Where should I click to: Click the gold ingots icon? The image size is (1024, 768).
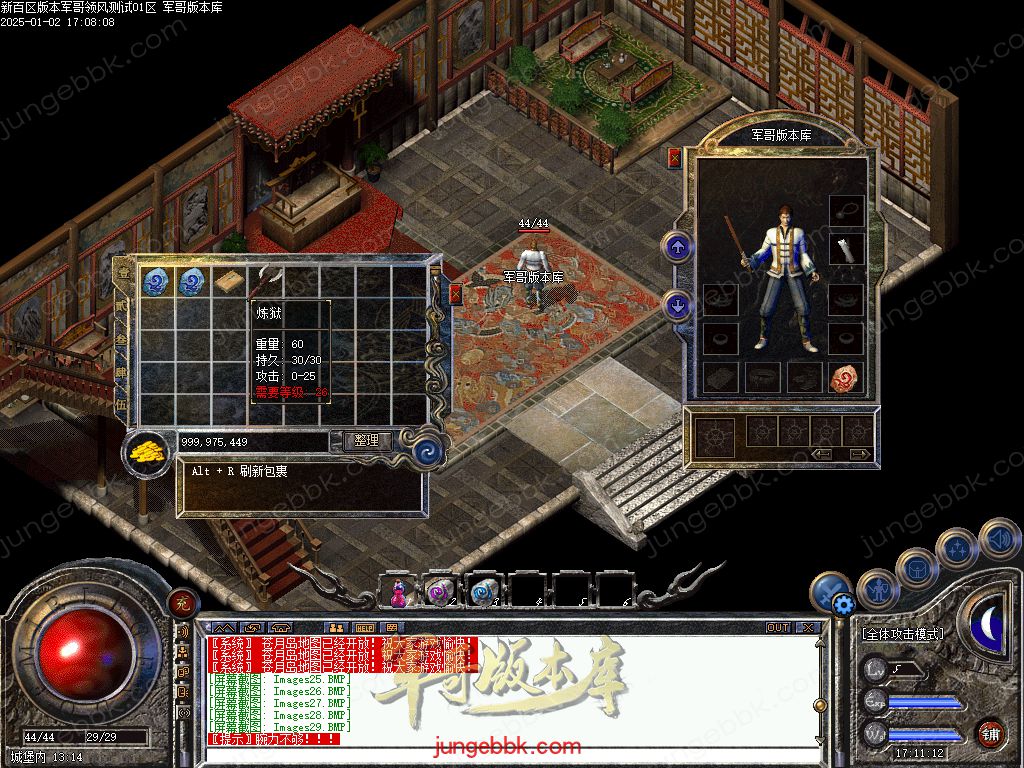point(149,451)
